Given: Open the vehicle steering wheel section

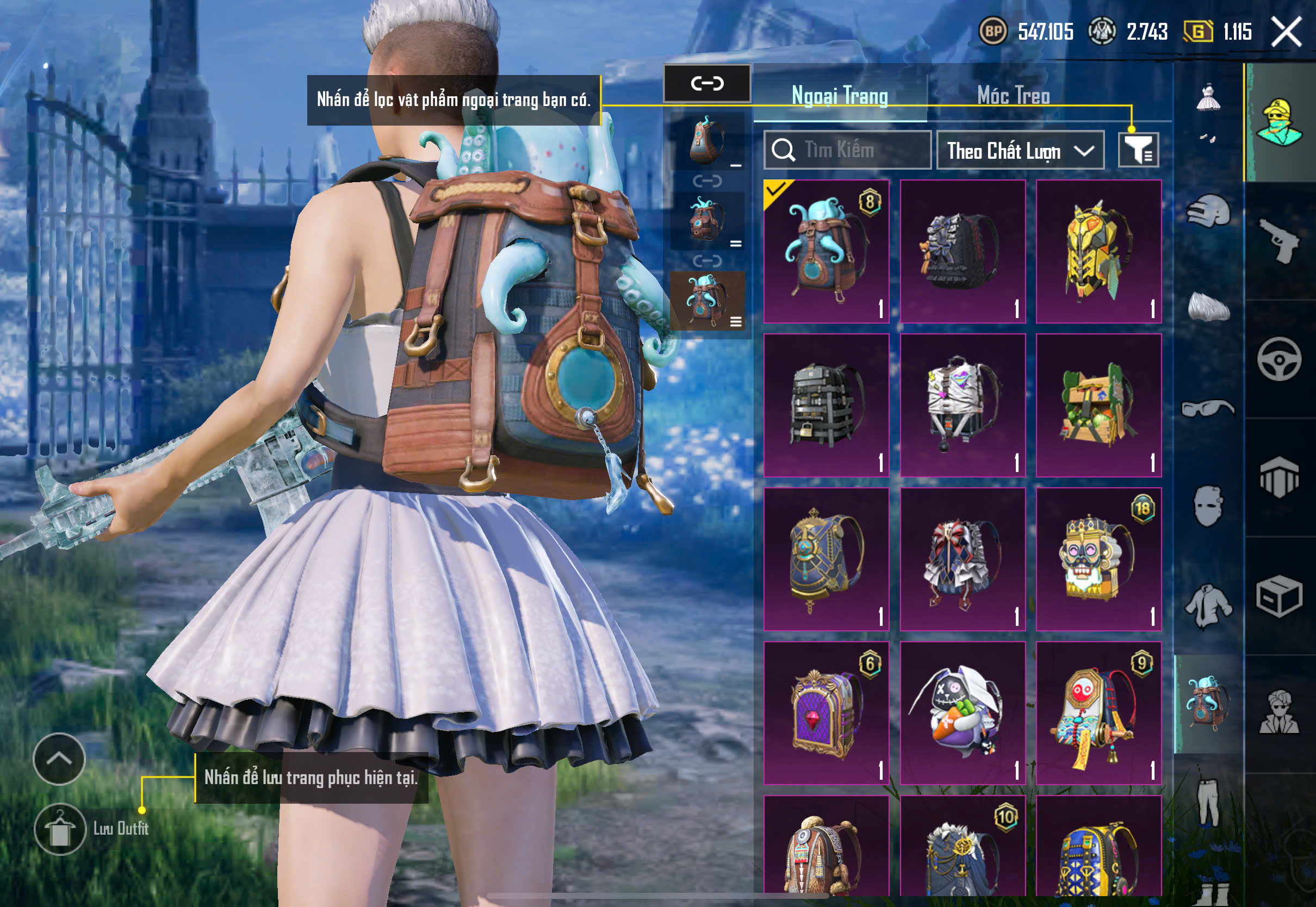Looking at the screenshot, I should coord(1280,359).
